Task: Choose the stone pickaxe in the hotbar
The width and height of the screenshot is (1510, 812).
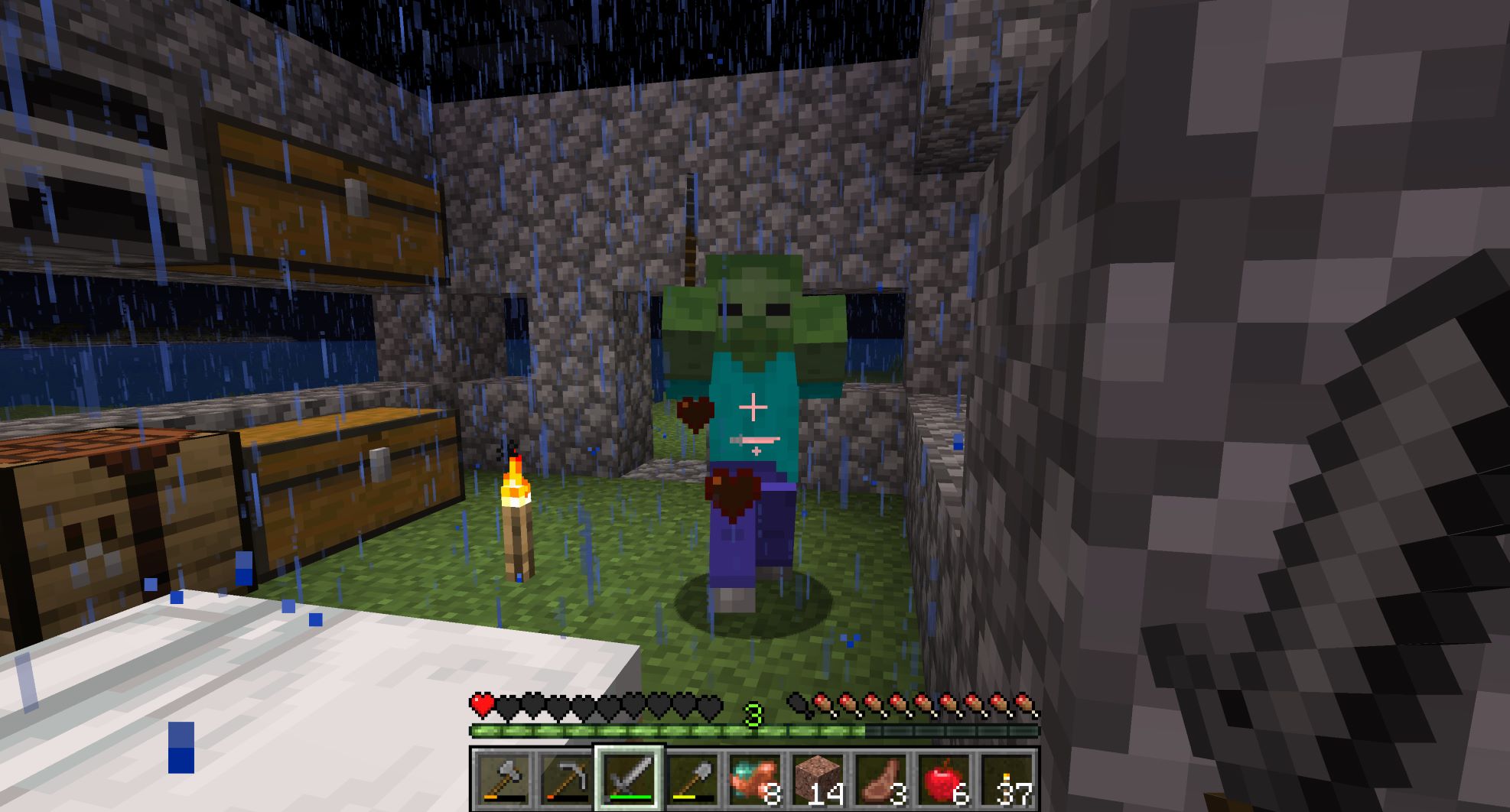Action: tap(566, 778)
